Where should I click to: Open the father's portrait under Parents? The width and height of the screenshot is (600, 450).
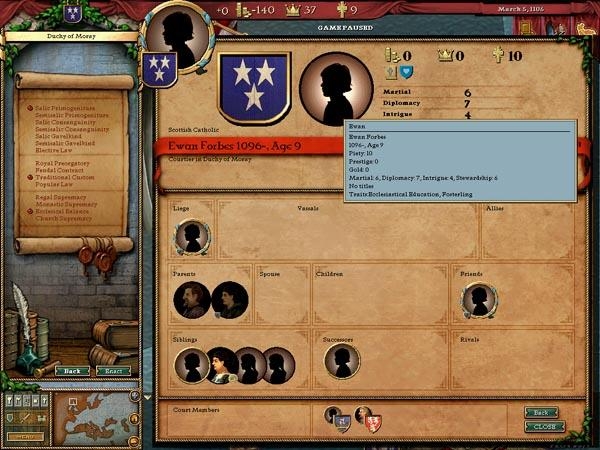click(x=192, y=299)
